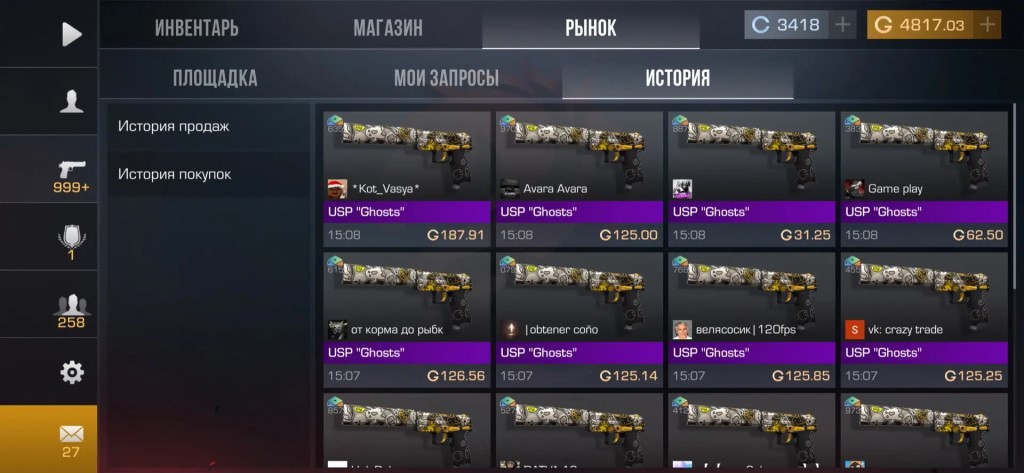Switch to the ИНВЕНТАРЬ tab

tap(196, 27)
